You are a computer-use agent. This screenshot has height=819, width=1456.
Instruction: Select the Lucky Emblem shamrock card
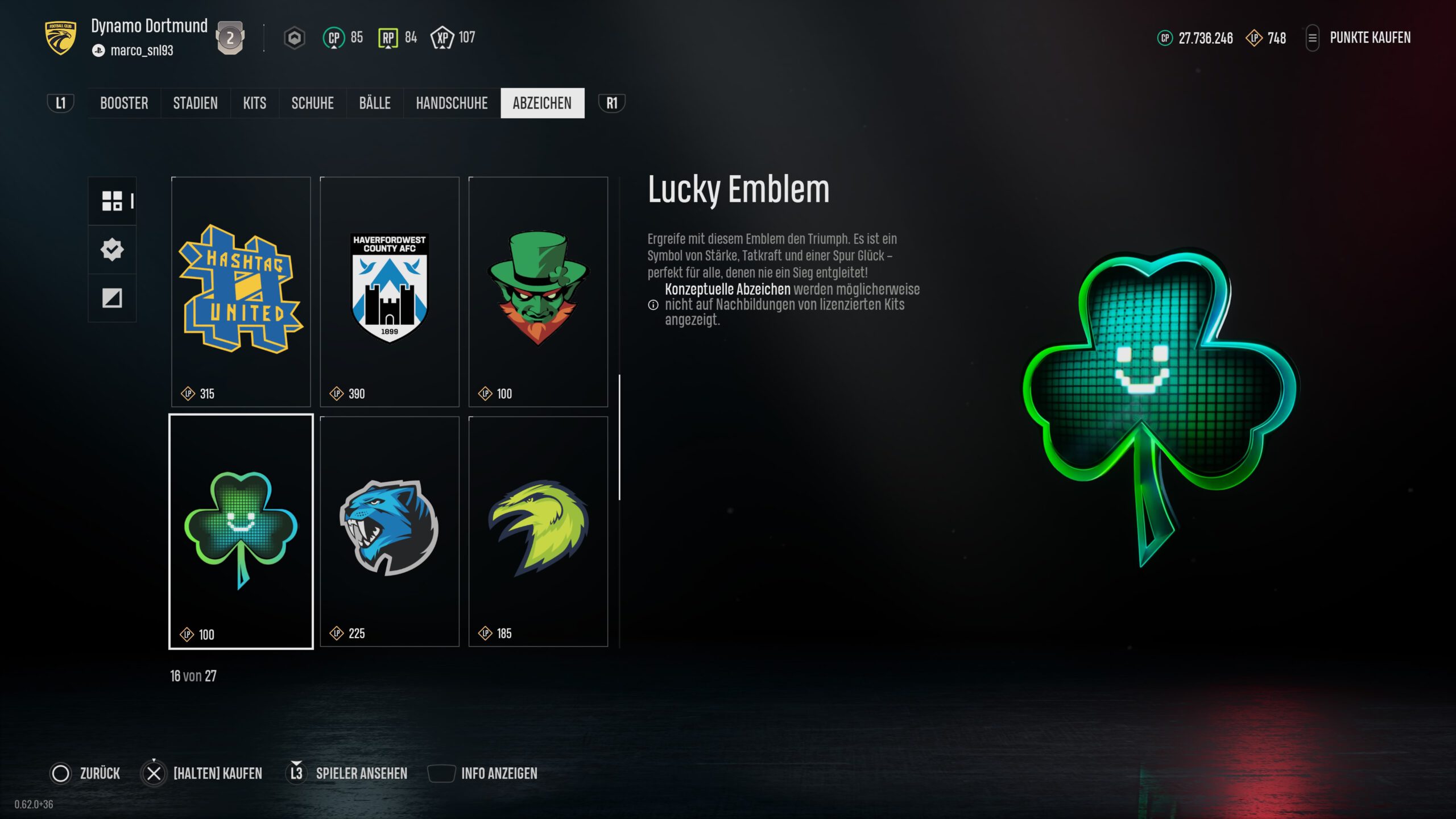tap(241, 531)
